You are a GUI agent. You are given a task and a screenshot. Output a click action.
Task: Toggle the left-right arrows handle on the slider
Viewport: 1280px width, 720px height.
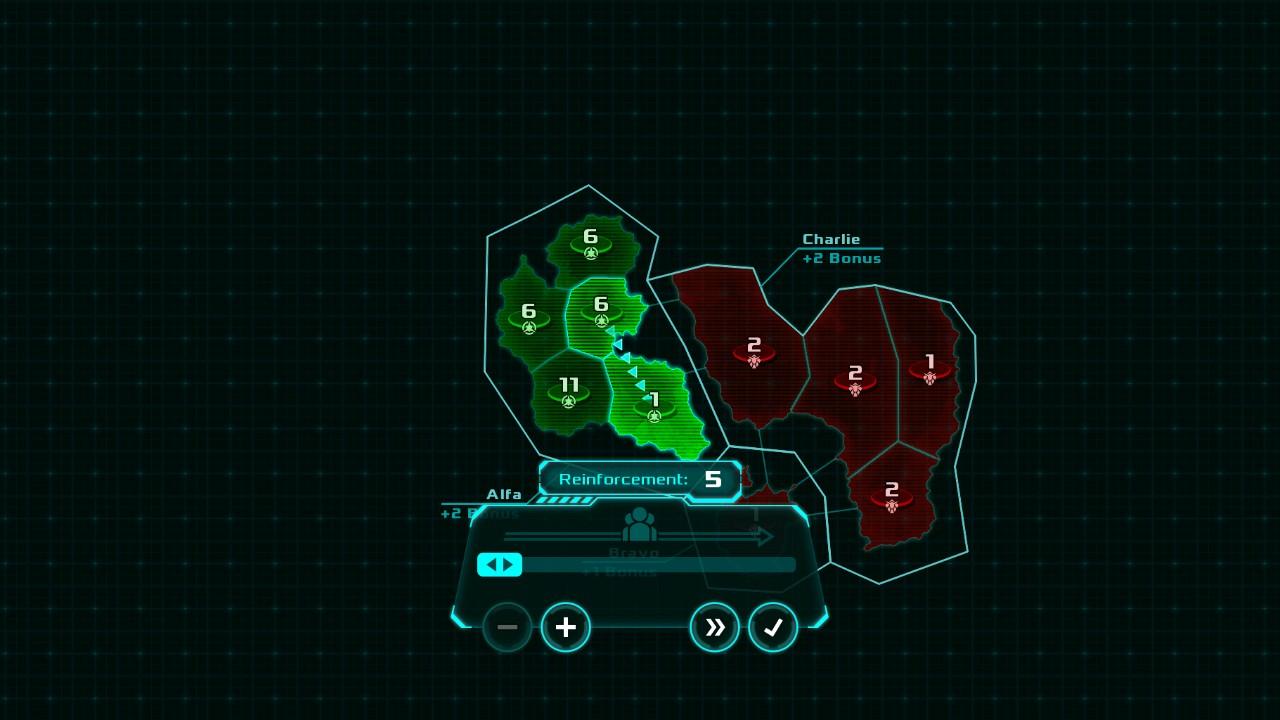500,564
